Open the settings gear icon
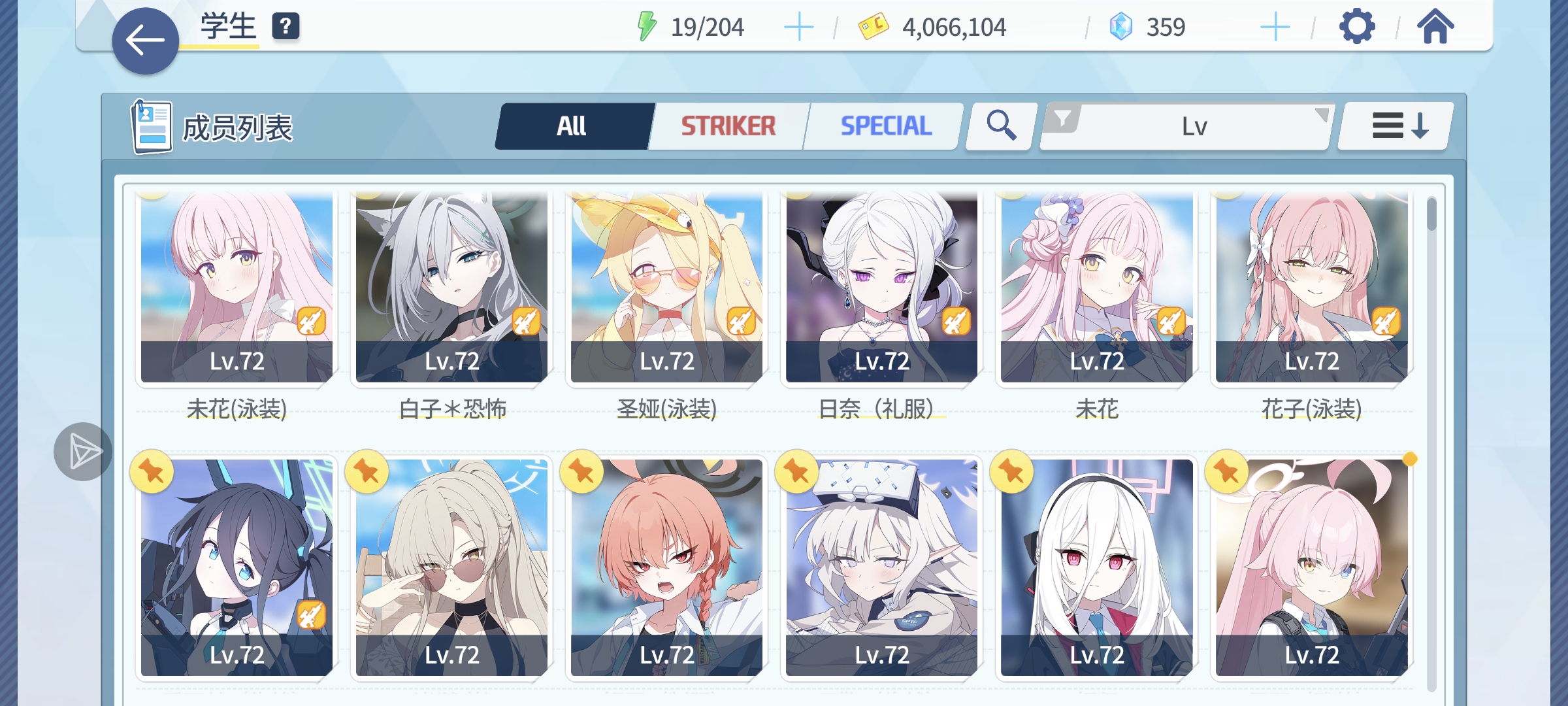 click(x=1358, y=27)
